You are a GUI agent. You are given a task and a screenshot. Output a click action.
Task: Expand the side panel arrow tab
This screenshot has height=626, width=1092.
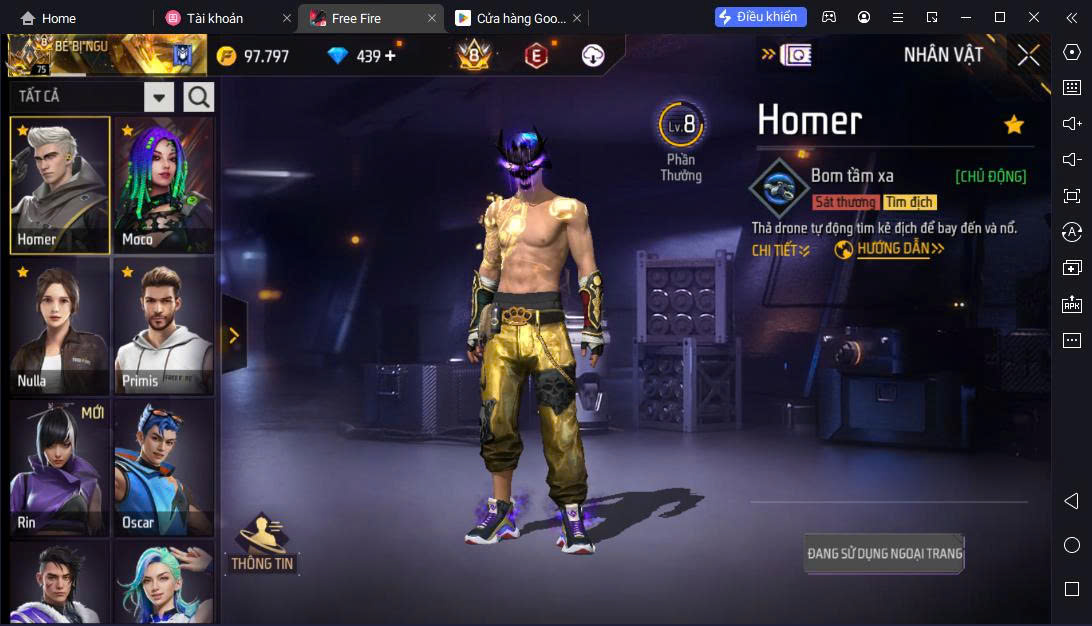pyautogui.click(x=233, y=335)
